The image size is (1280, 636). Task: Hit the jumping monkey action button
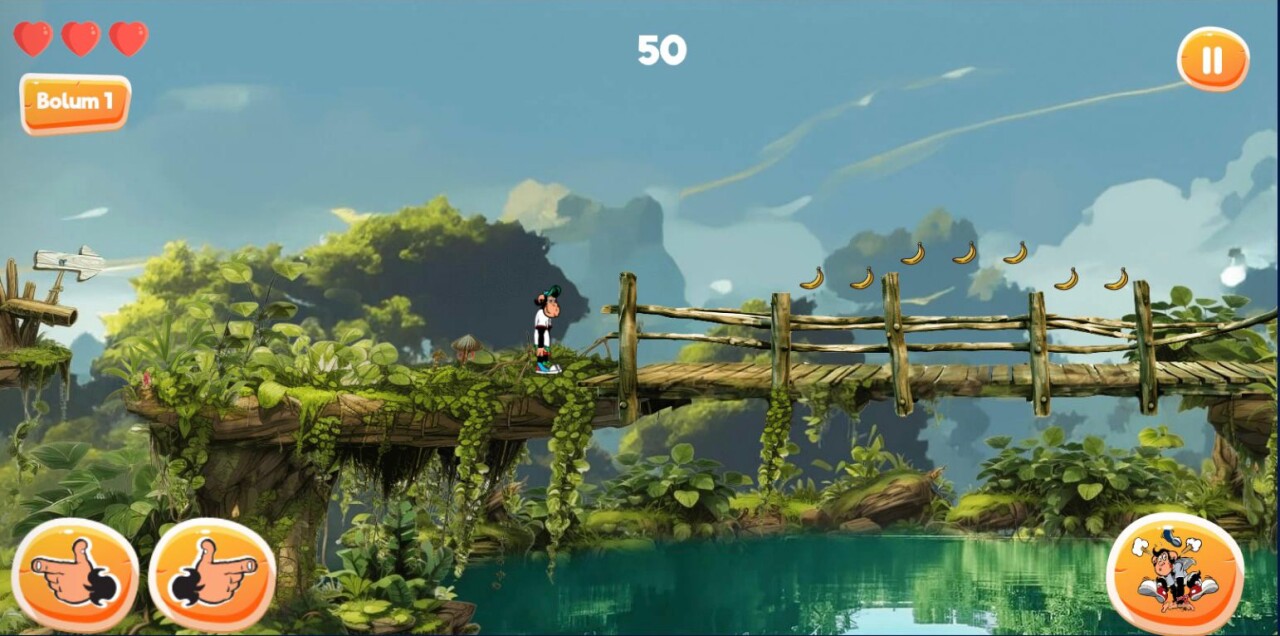[1175, 574]
